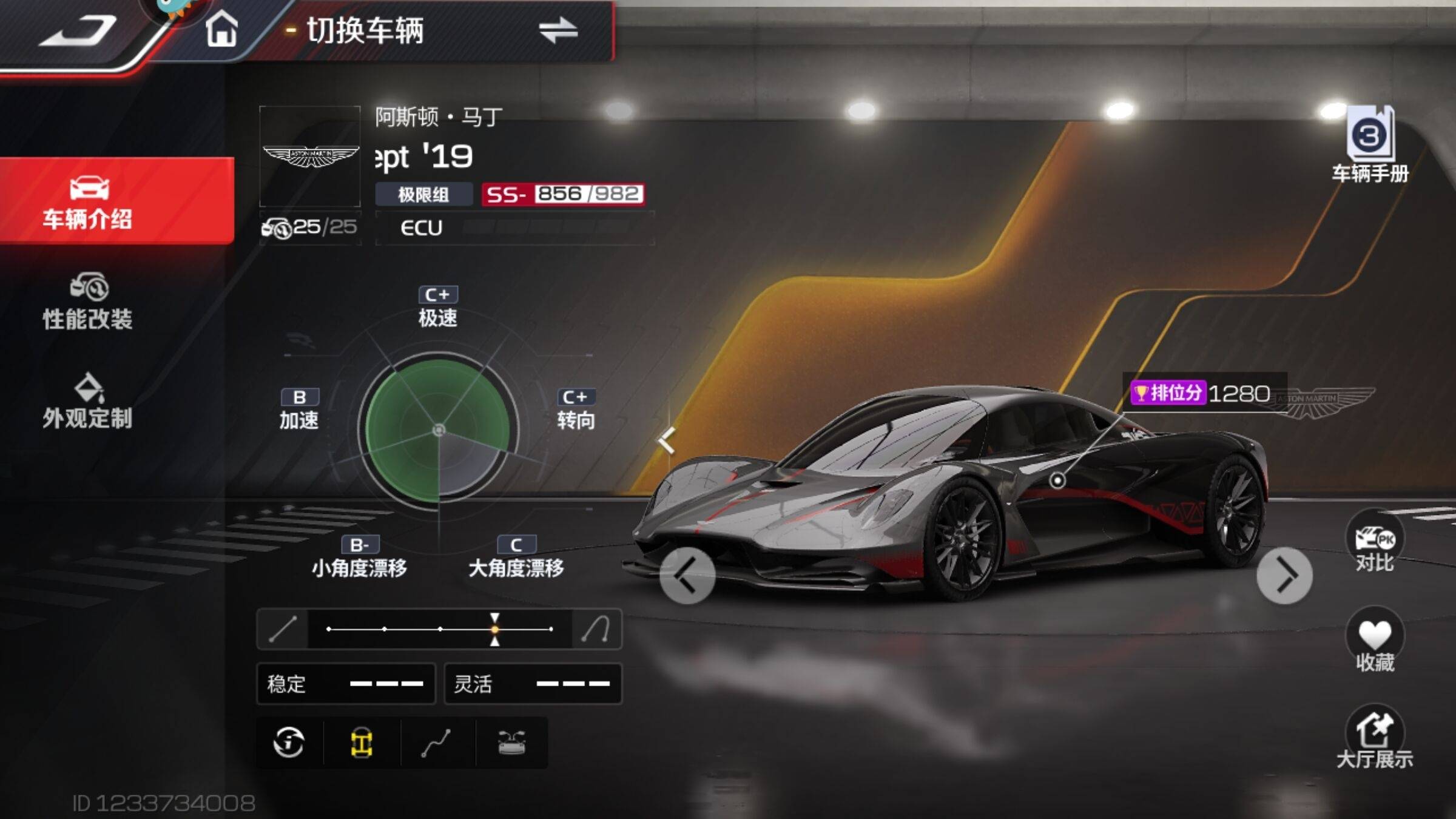Show the next car

1284,575
